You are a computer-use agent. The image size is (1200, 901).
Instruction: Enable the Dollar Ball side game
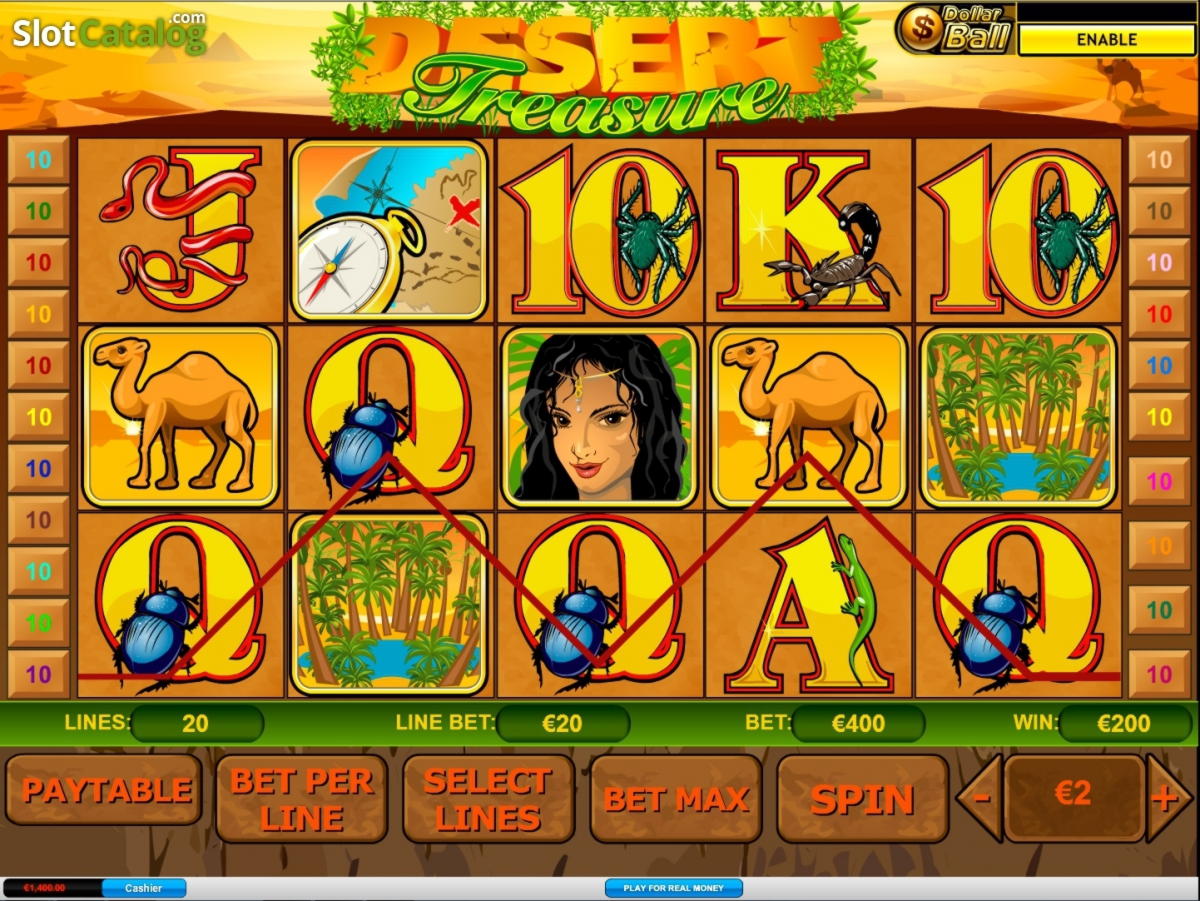(x=1106, y=40)
